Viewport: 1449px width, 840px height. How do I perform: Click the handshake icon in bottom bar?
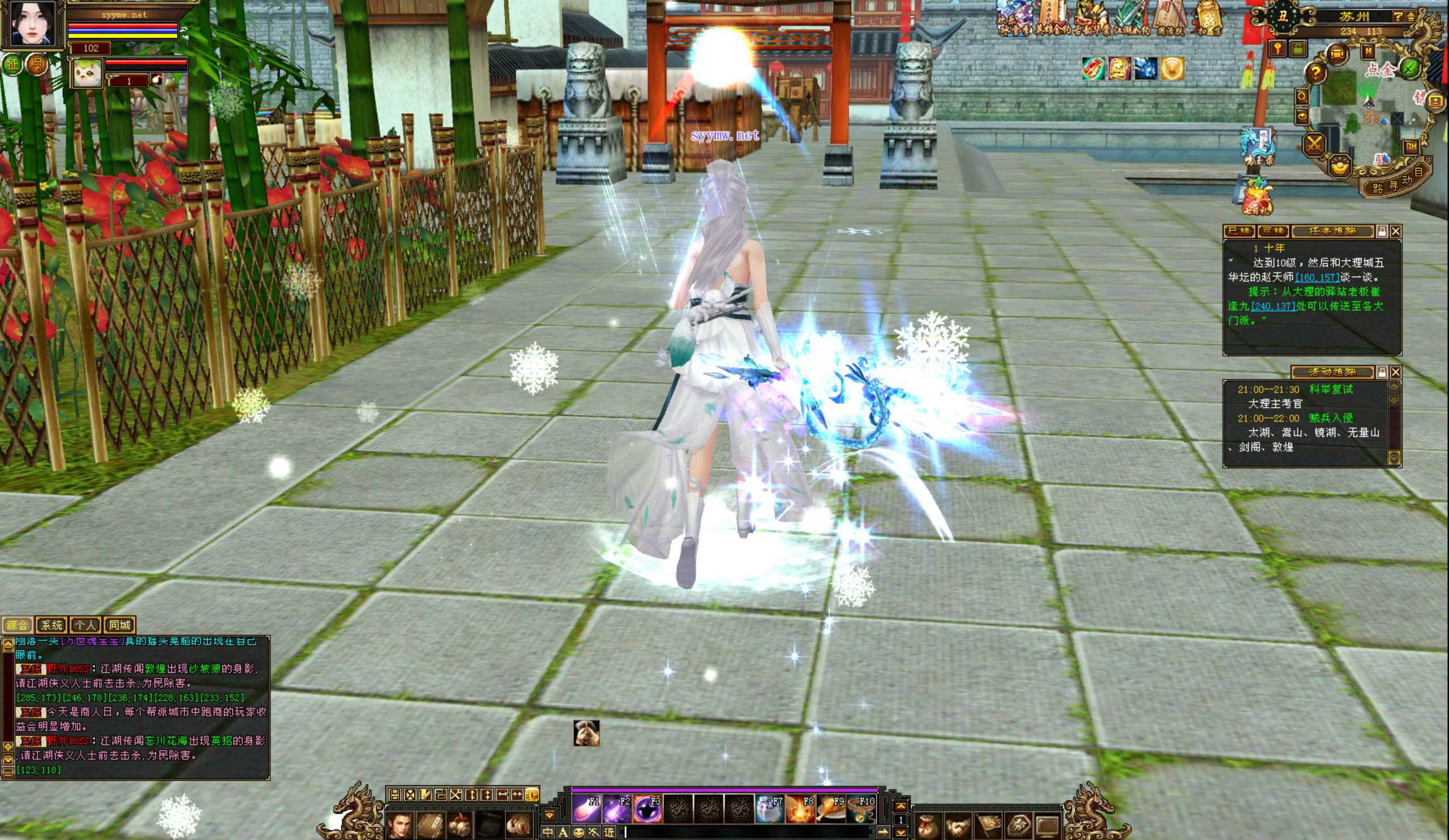[957, 826]
